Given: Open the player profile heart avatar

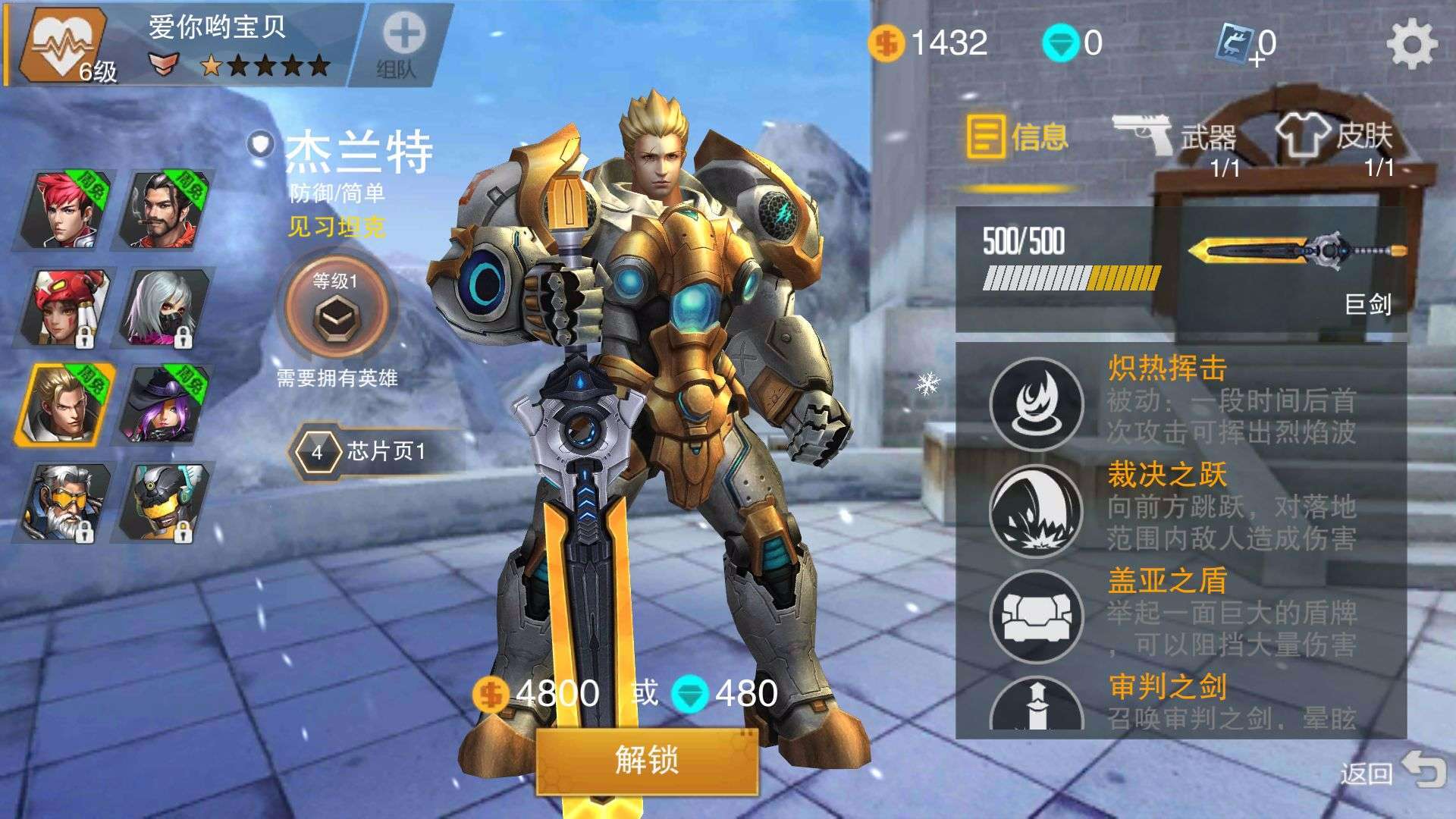Looking at the screenshot, I should coord(62,43).
